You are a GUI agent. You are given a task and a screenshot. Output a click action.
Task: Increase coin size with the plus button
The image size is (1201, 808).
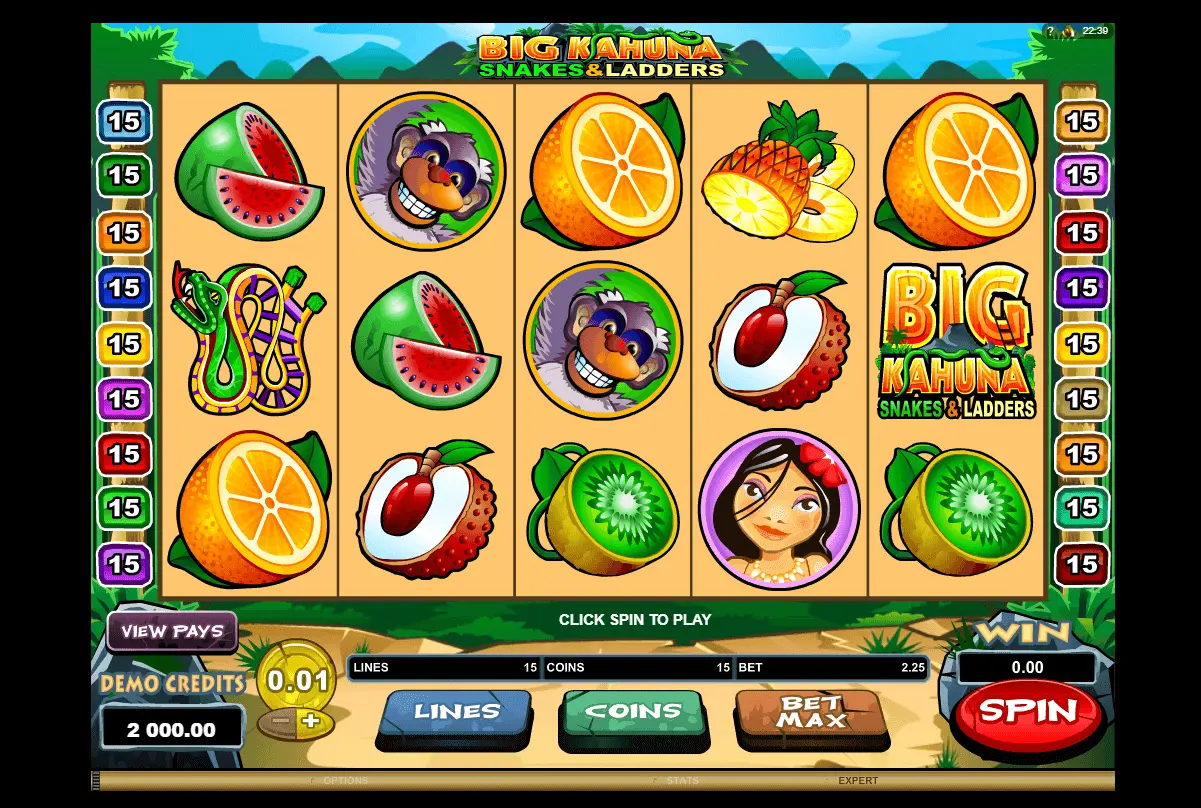pos(311,721)
